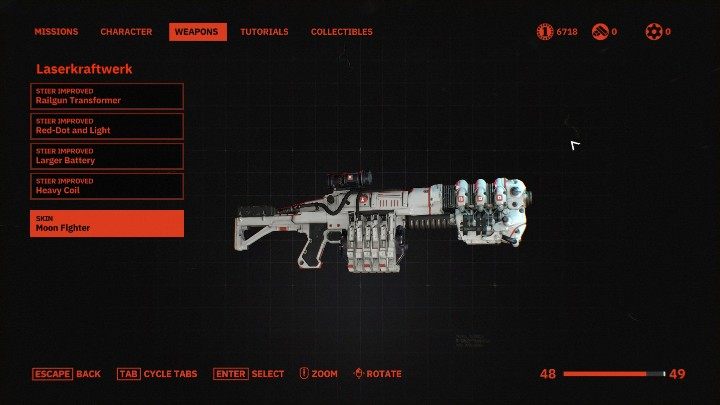Select the Weapons tab
Image resolution: width=720 pixels, height=405 pixels.
click(197, 32)
